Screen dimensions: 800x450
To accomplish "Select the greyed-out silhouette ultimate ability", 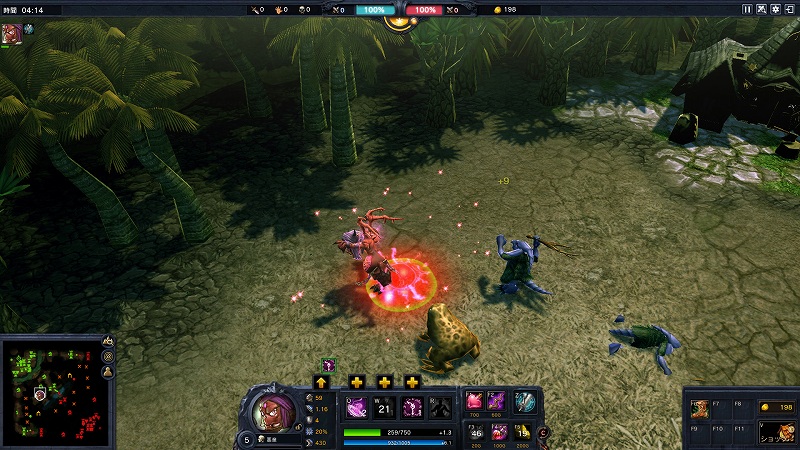I will (438, 407).
